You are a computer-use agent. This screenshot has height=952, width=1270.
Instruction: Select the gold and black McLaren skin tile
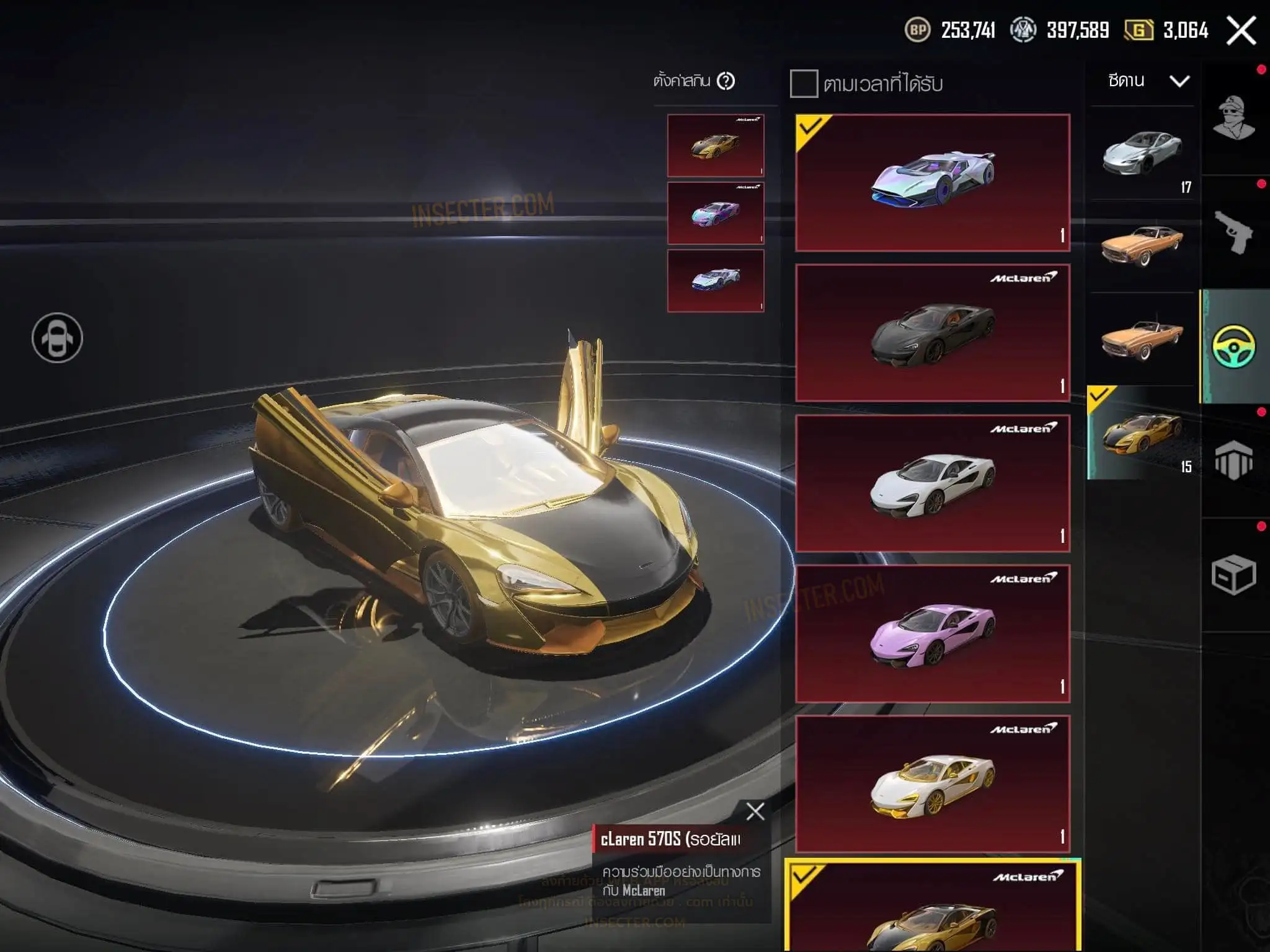click(933, 911)
